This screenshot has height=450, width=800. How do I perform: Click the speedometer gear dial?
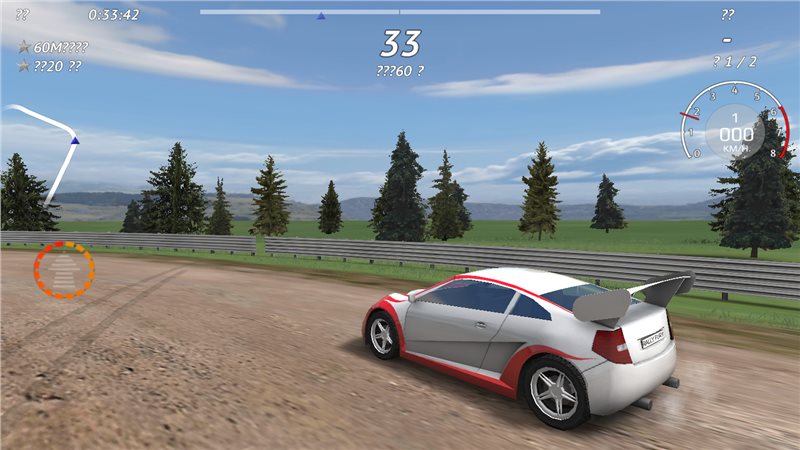coord(735,125)
